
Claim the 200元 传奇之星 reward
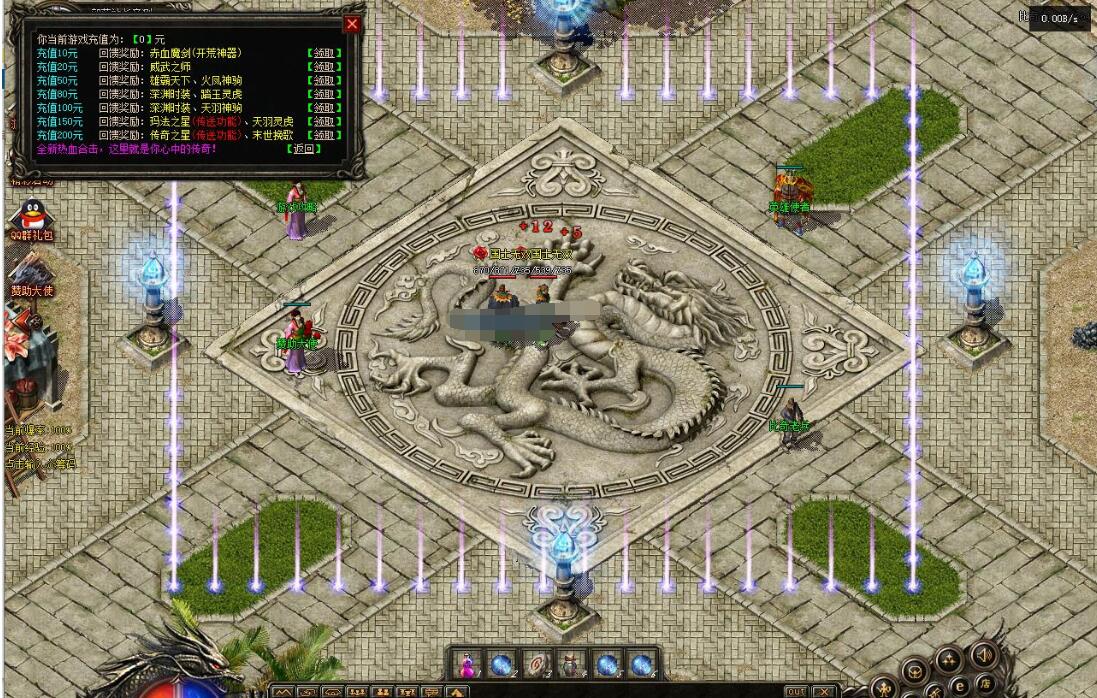(x=324, y=134)
